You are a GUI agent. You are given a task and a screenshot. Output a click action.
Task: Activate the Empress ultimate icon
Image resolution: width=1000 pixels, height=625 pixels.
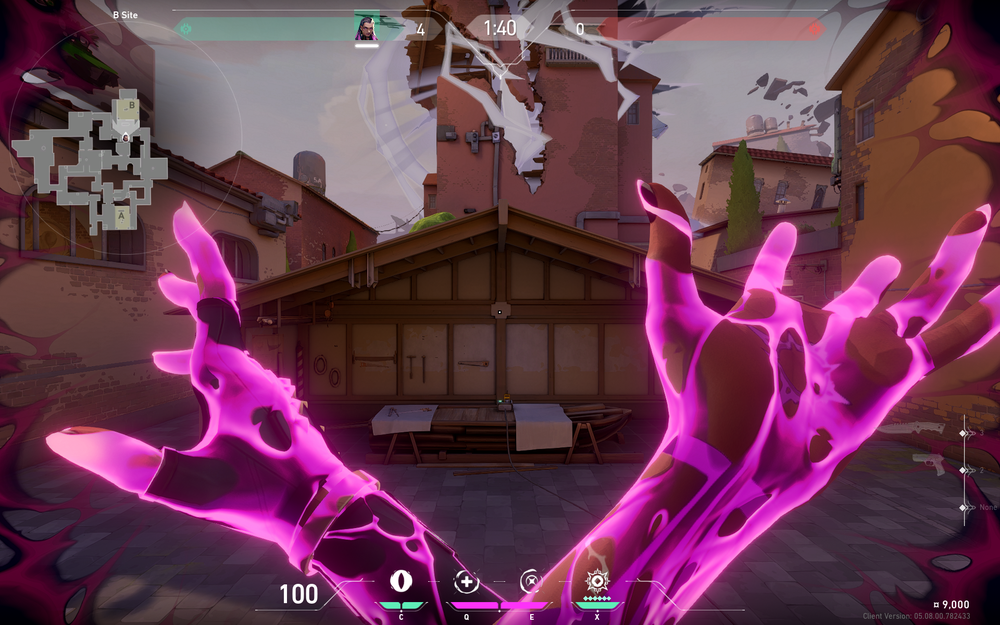pyautogui.click(x=597, y=581)
